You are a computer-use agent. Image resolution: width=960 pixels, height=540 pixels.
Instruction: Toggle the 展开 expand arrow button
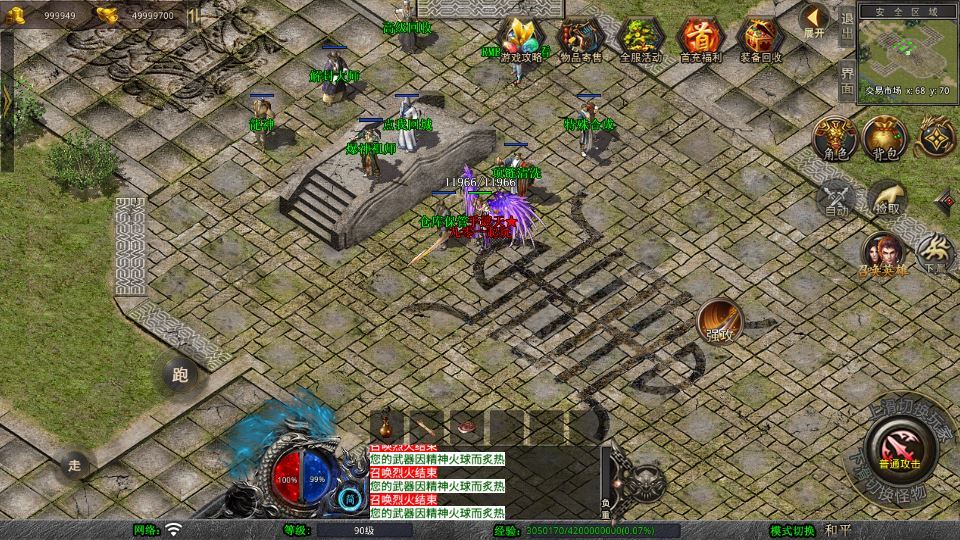pyautogui.click(x=814, y=20)
